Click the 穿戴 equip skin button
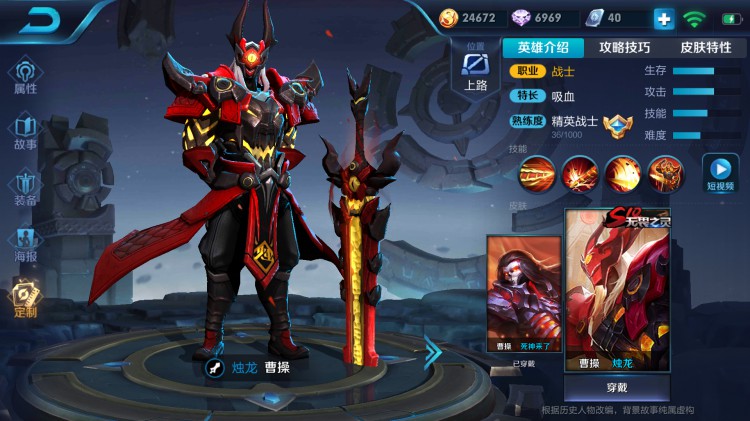The width and height of the screenshot is (750, 421). coord(617,388)
